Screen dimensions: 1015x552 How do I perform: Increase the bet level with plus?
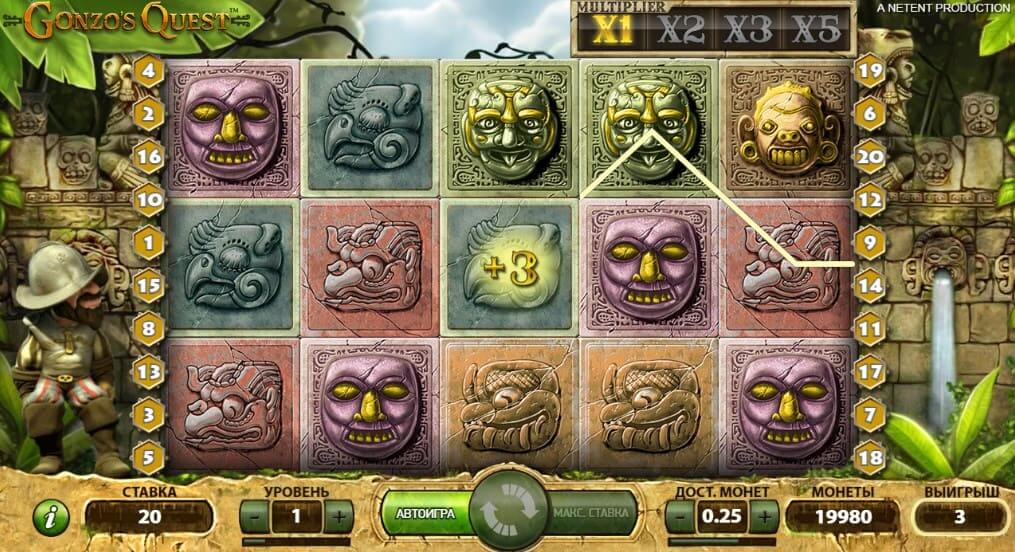click(340, 517)
